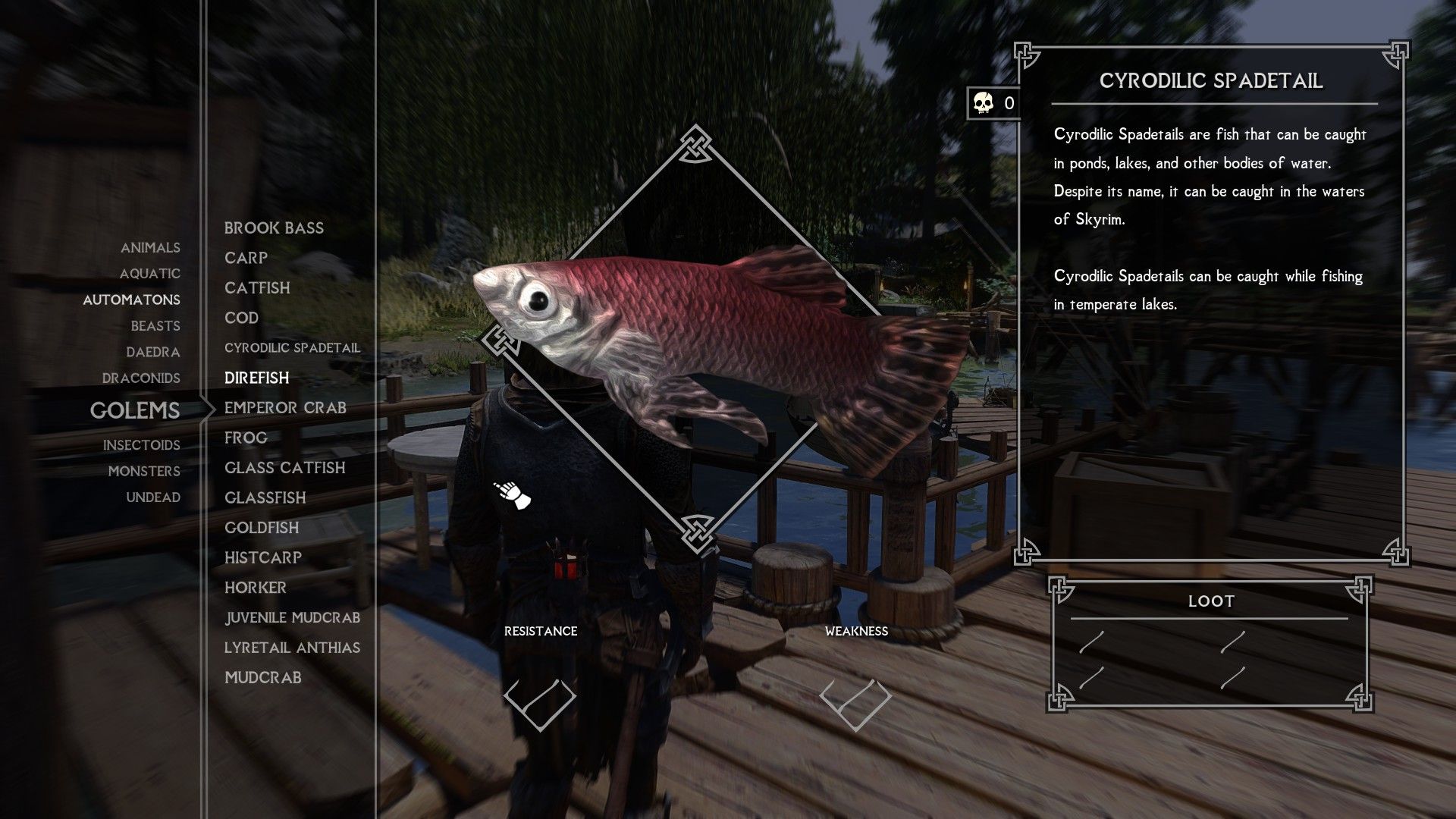Click the skull kill counter icon
The height and width of the screenshot is (819, 1456).
[981, 104]
